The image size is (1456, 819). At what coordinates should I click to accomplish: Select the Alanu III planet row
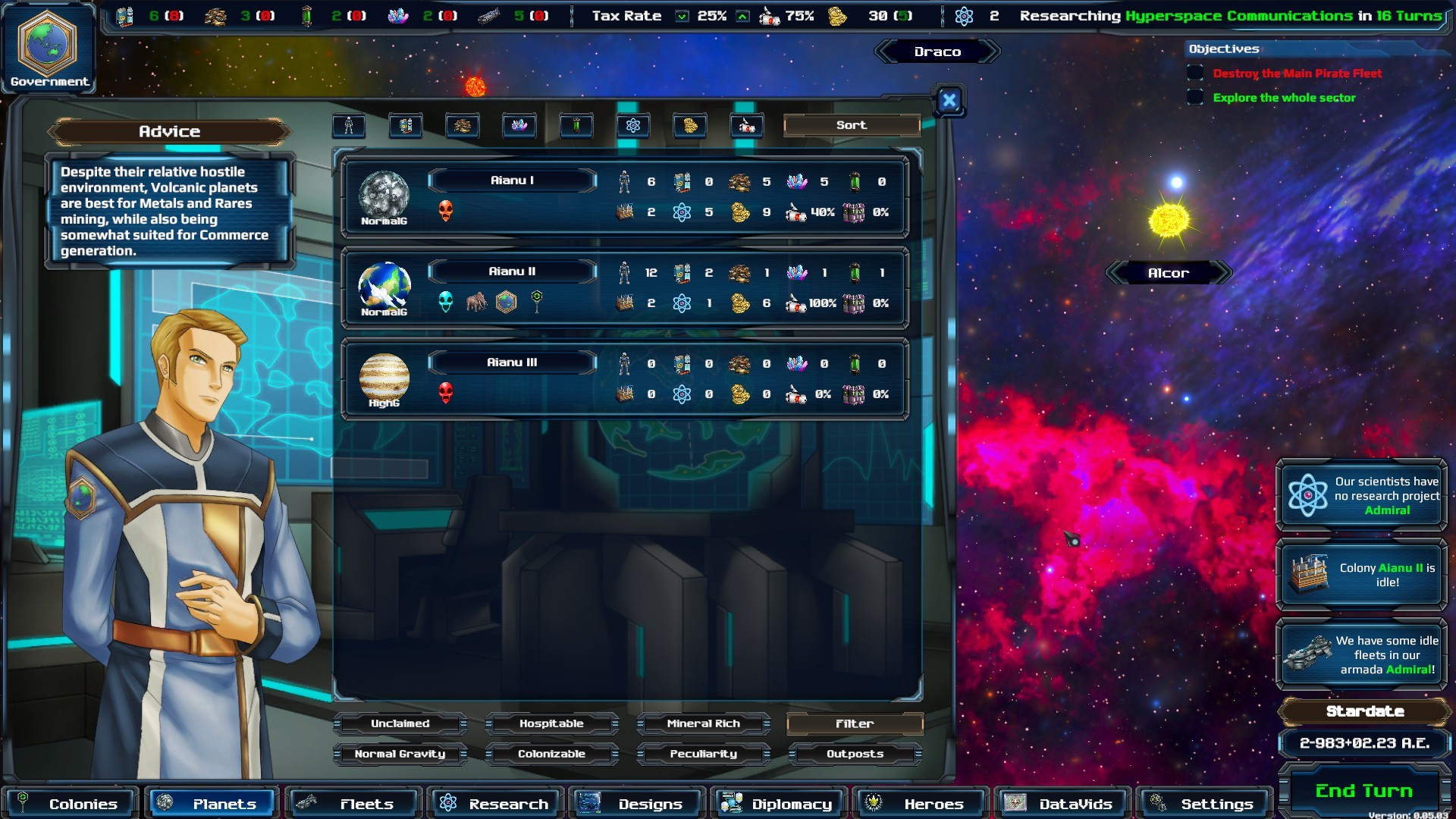coord(512,362)
